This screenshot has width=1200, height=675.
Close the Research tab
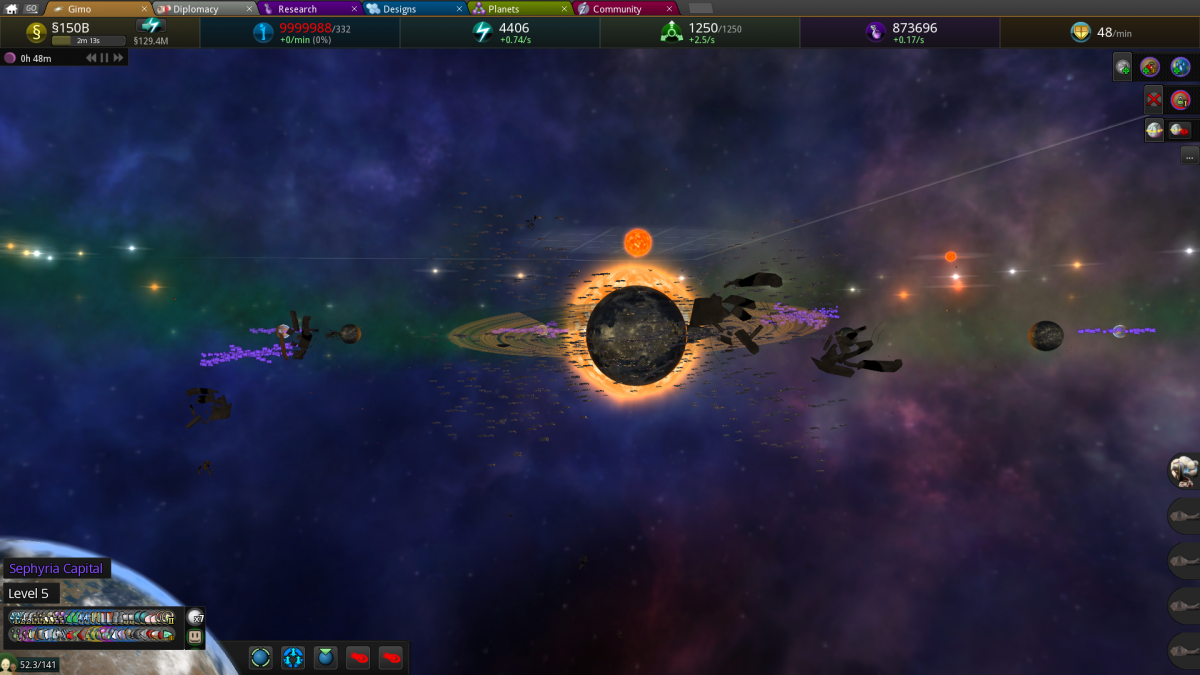(x=354, y=9)
